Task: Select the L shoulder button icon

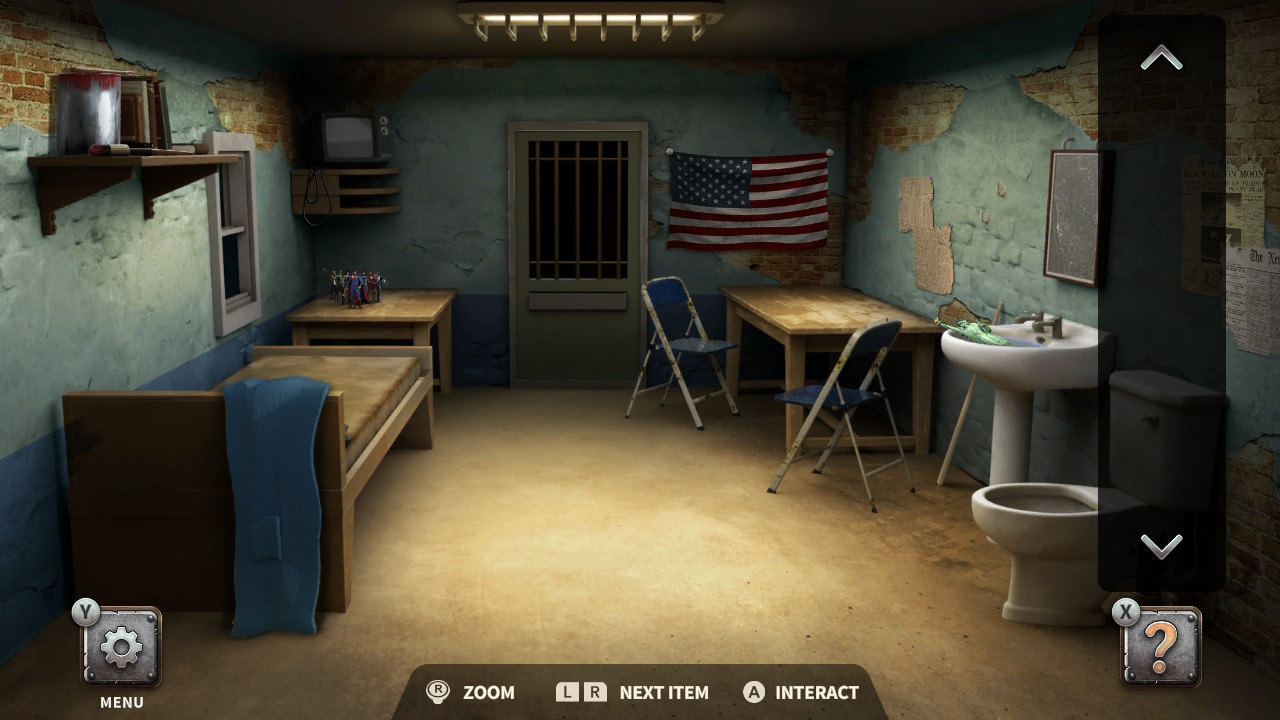Action: coord(566,692)
